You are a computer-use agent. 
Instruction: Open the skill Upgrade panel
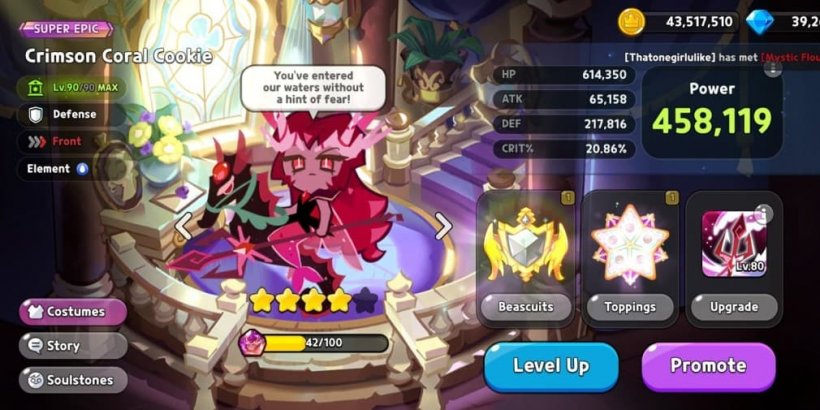(x=733, y=257)
